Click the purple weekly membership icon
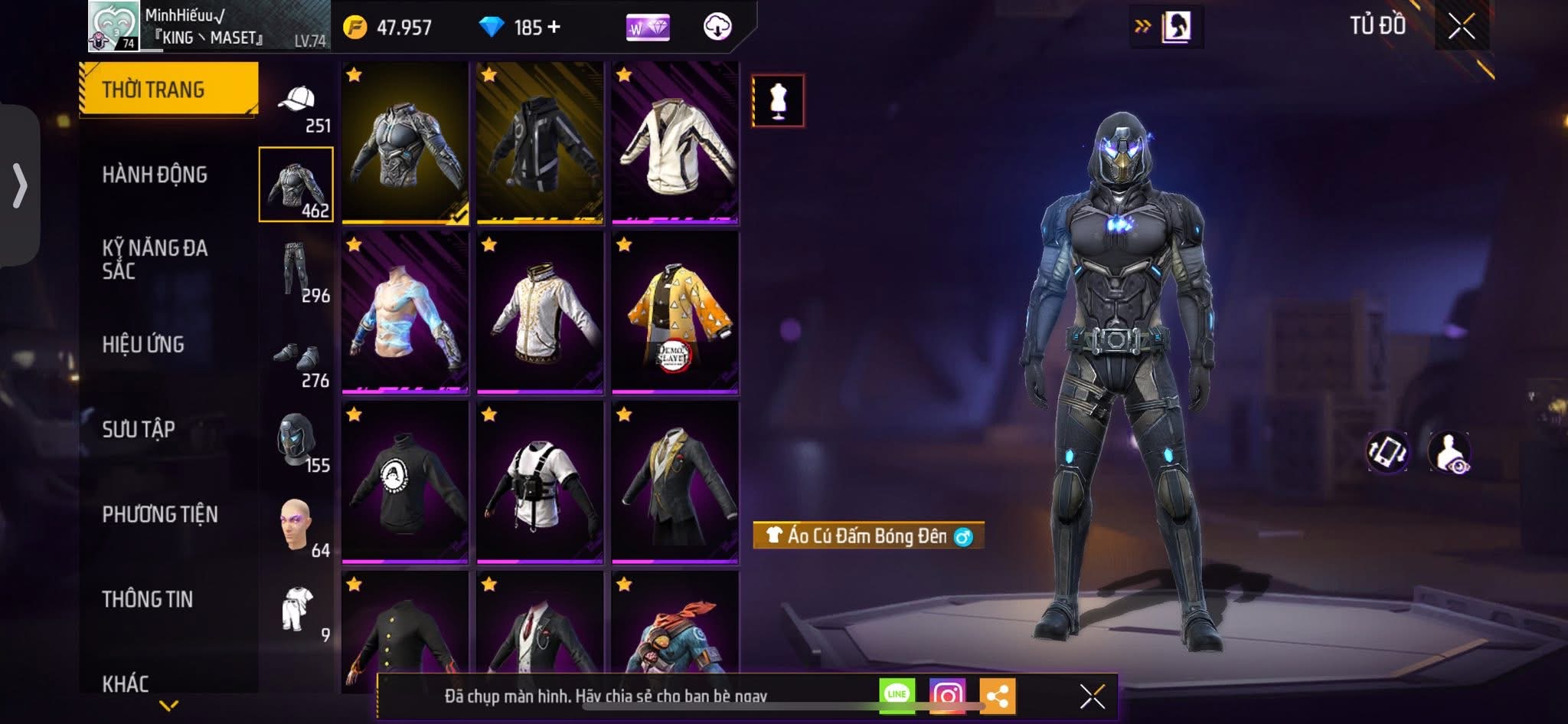 coord(647,28)
